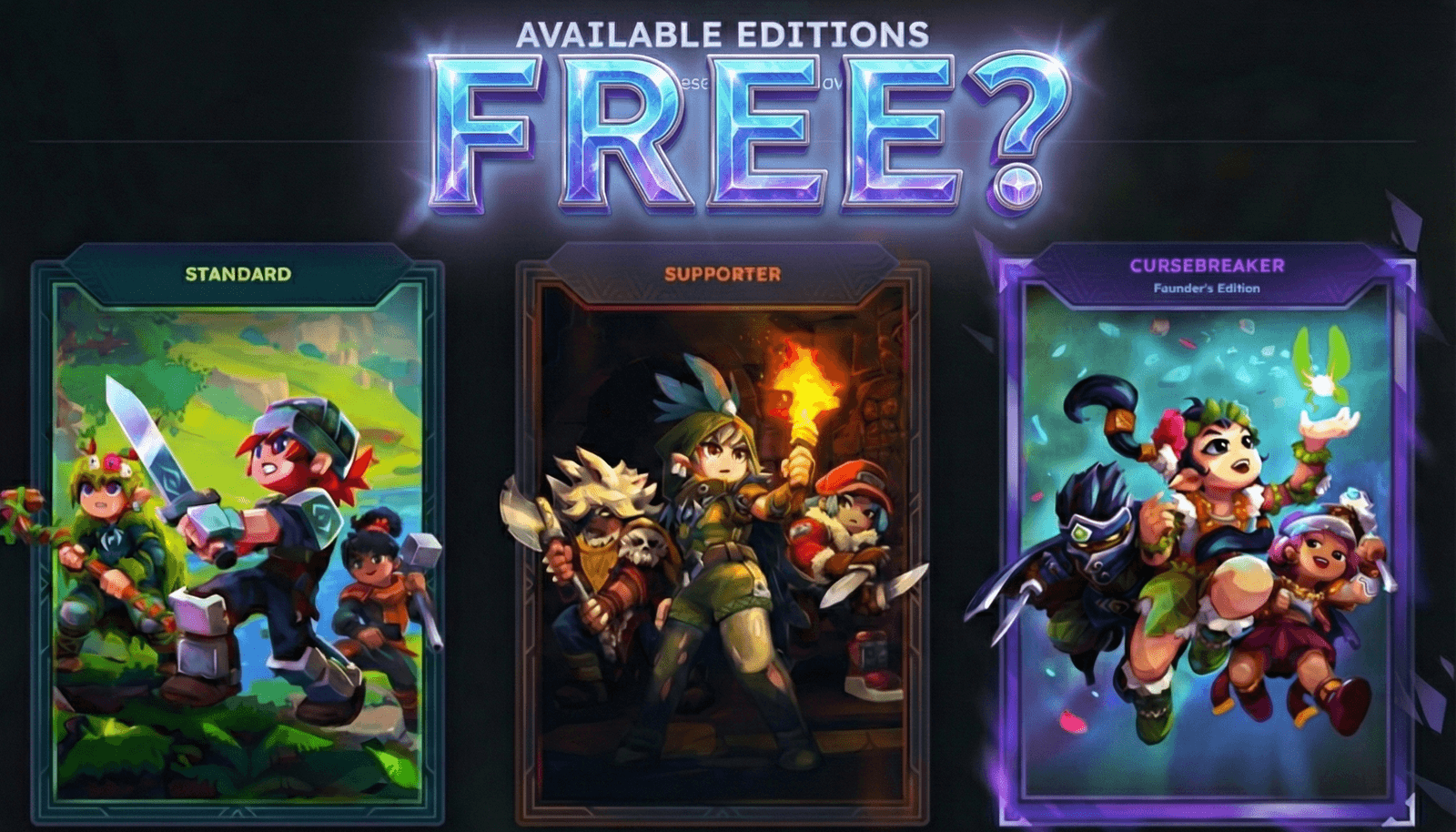Expand the Standard edition header banner
The width and height of the screenshot is (1456, 832).
click(x=238, y=272)
